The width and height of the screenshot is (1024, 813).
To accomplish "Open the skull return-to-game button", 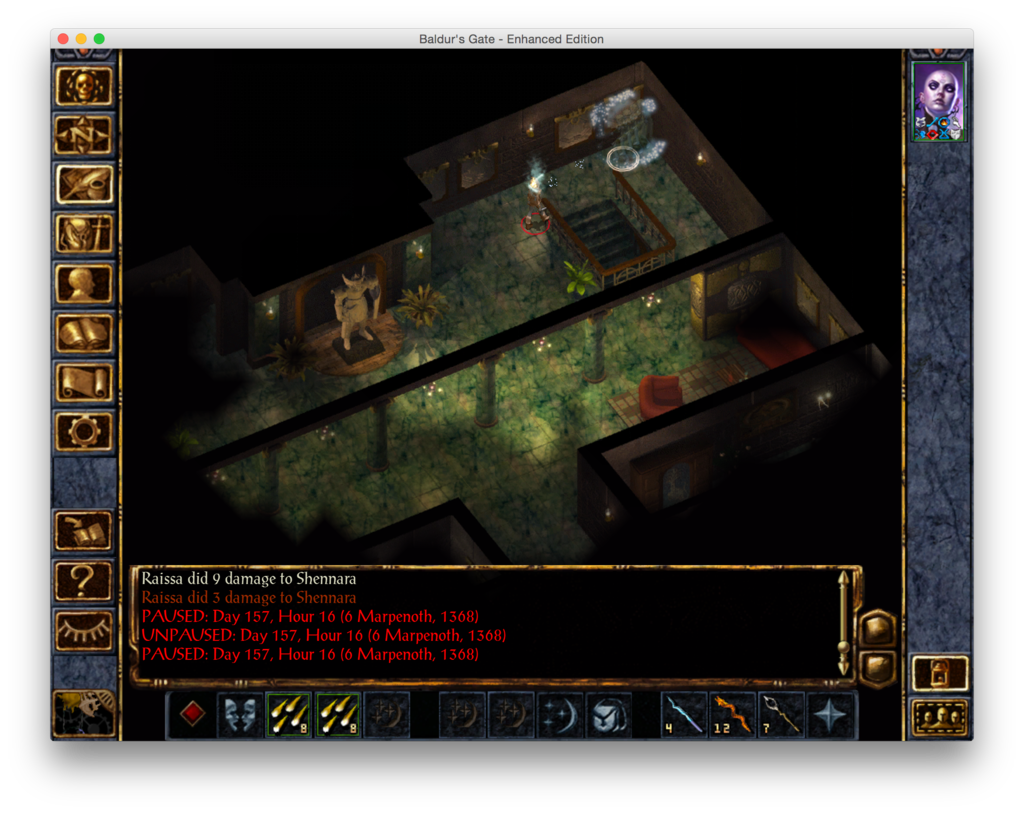I will tap(85, 86).
